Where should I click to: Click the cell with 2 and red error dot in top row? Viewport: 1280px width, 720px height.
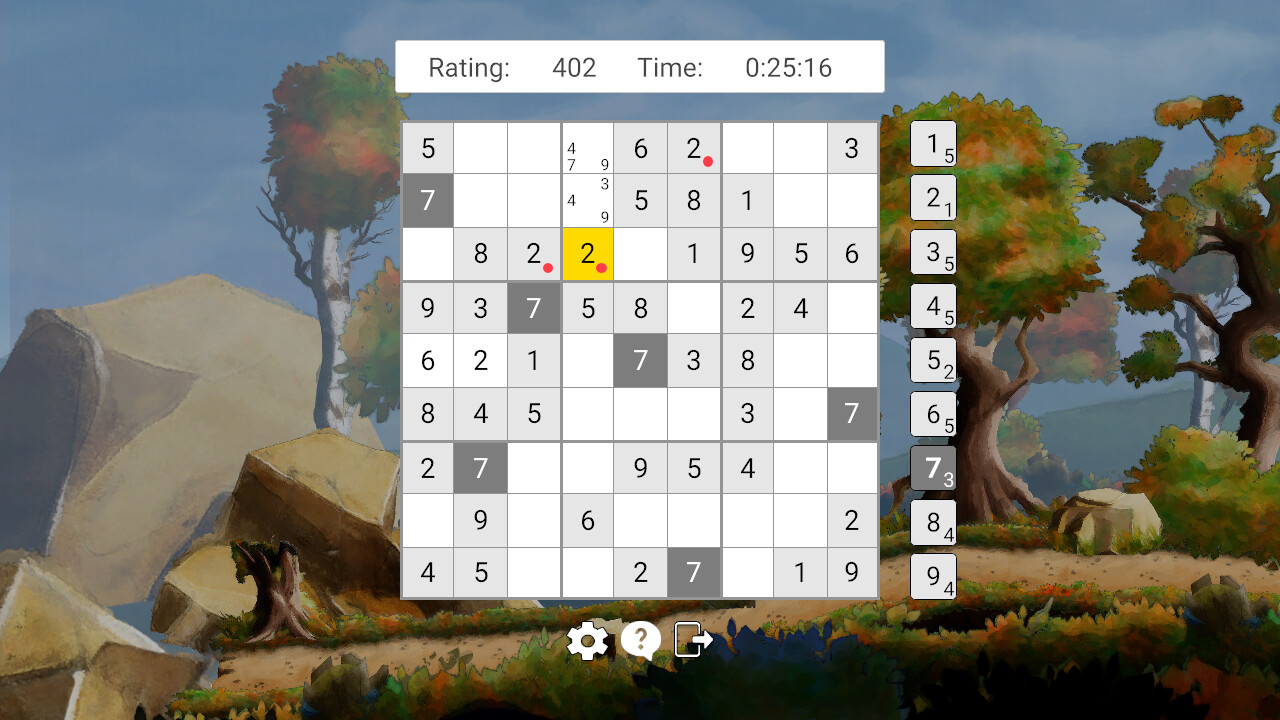point(694,147)
